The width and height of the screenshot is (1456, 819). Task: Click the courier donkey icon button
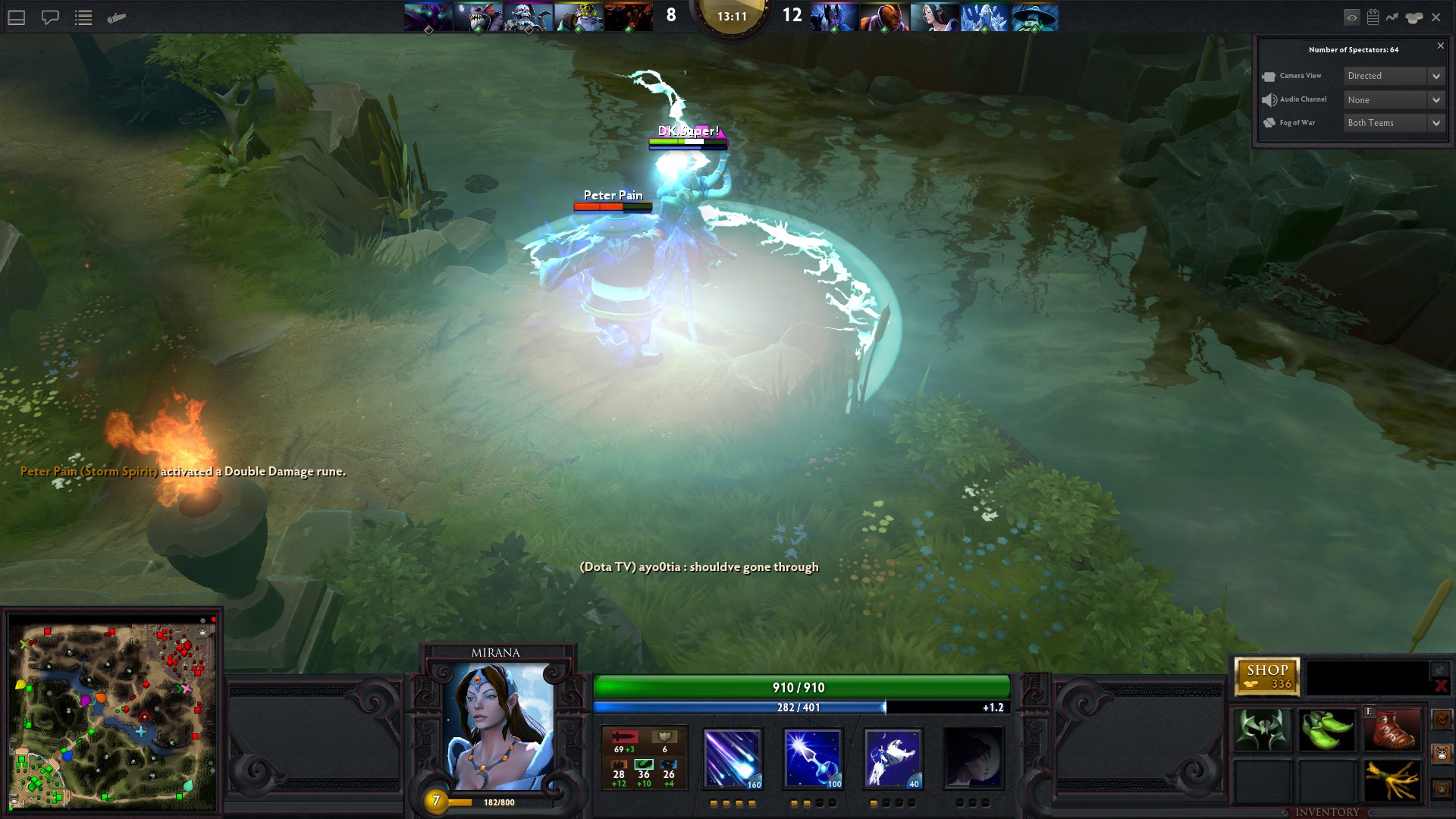[1442, 753]
